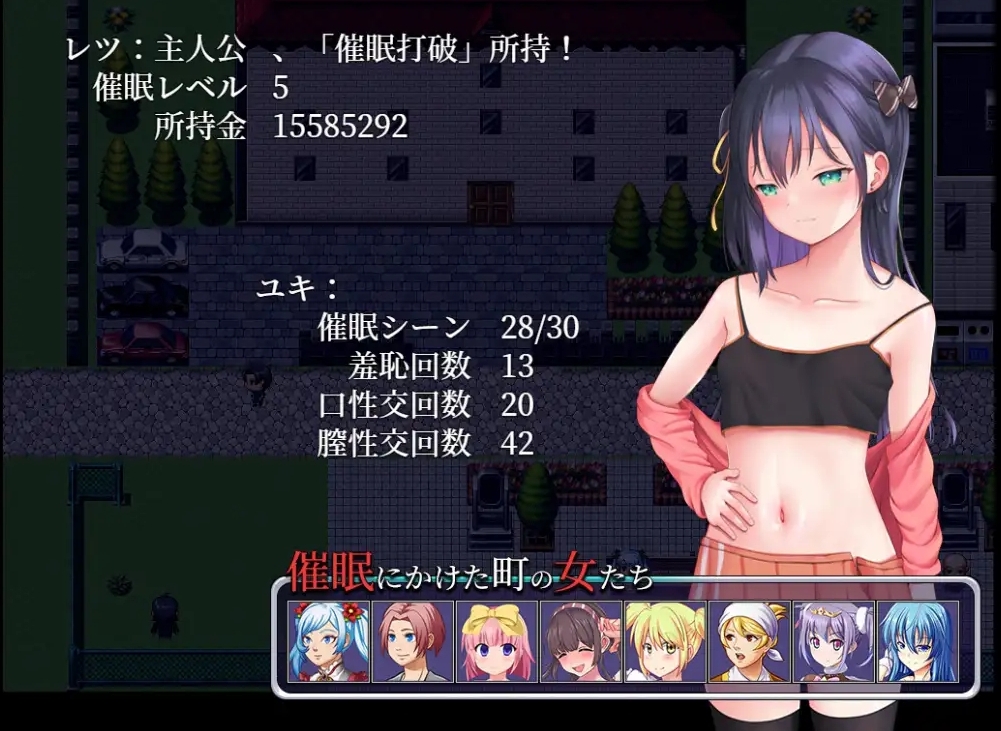Choose the short reddish-brown haired character portrait

point(412,641)
